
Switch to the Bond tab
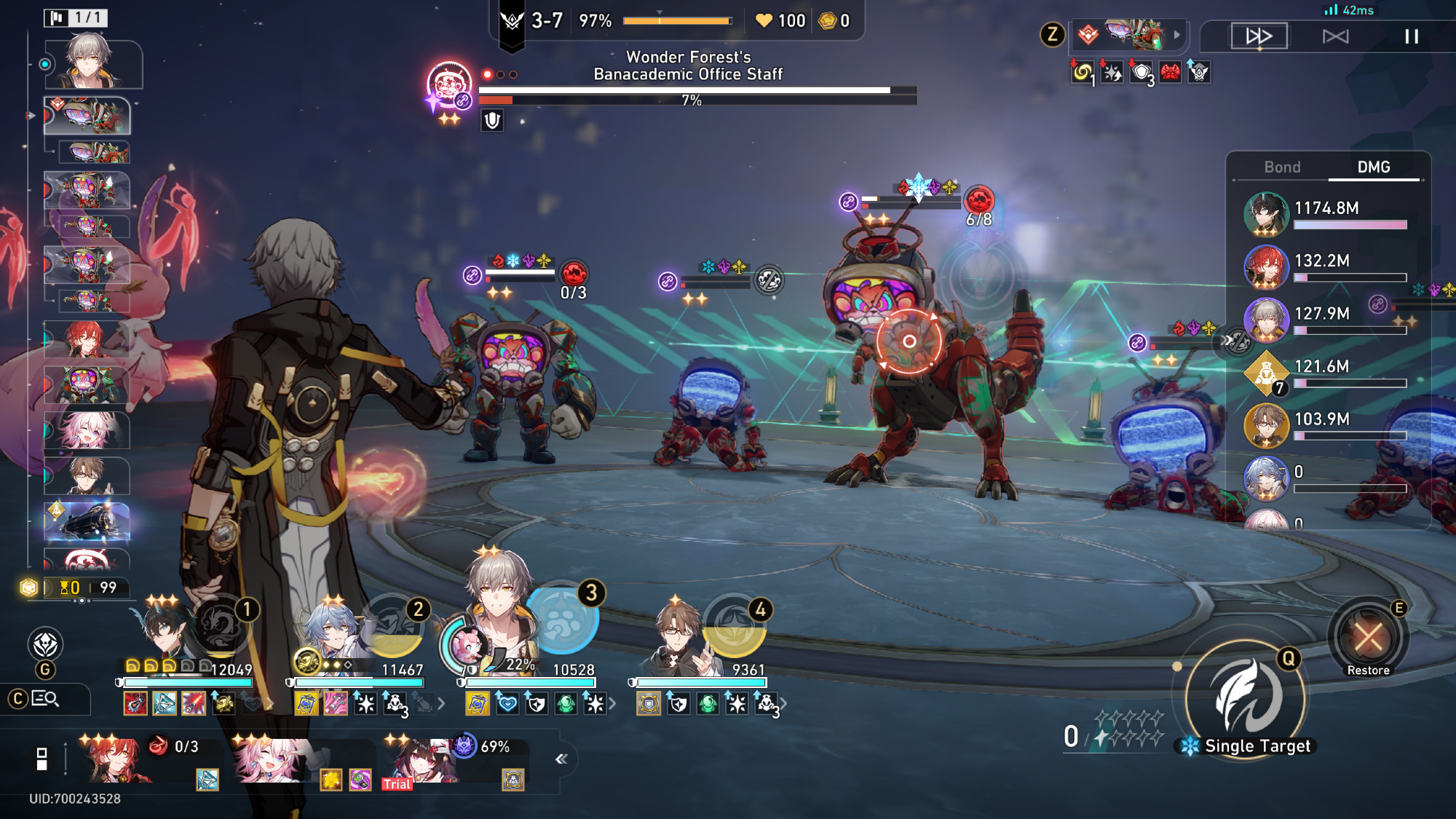(x=1281, y=167)
